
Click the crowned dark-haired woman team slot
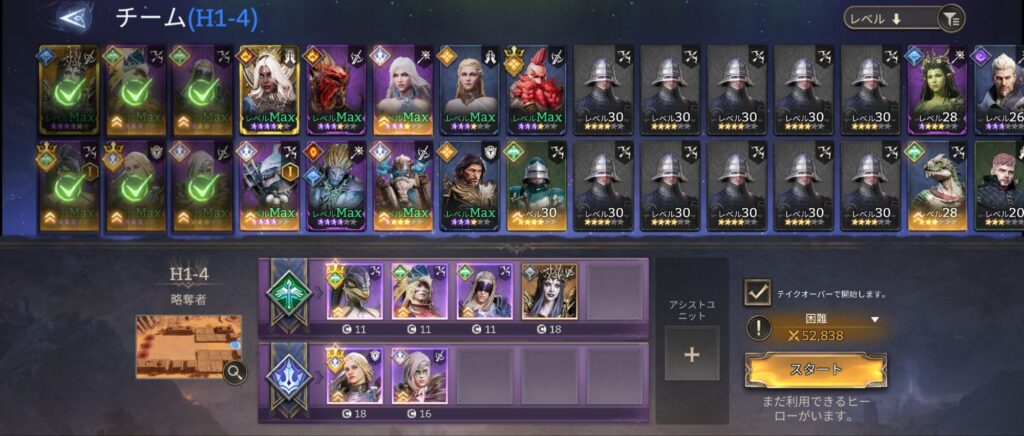(x=549, y=292)
